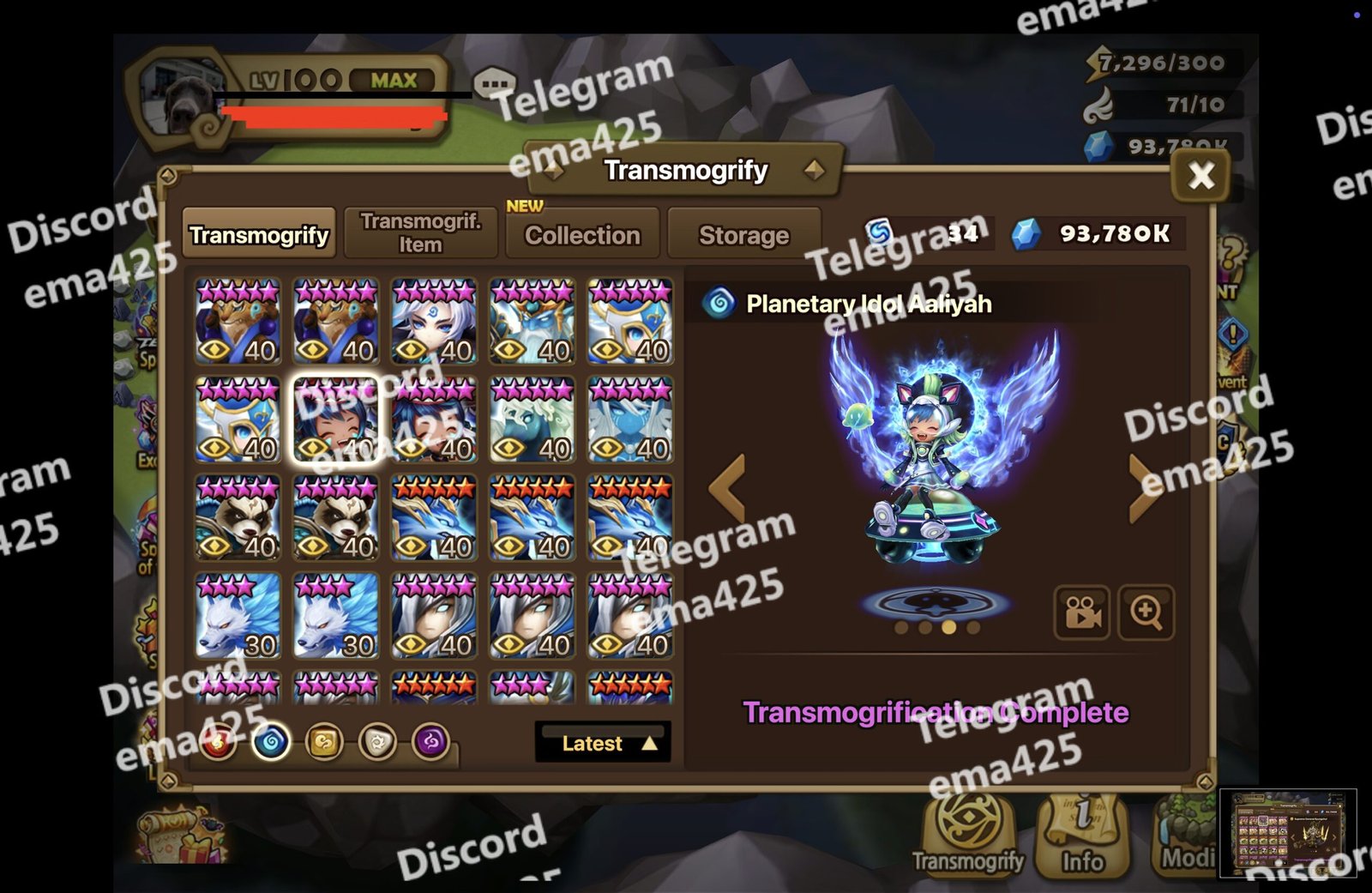Show the next transmogrification with right arrow
Viewport: 1372px width, 893px height.
tap(1145, 487)
